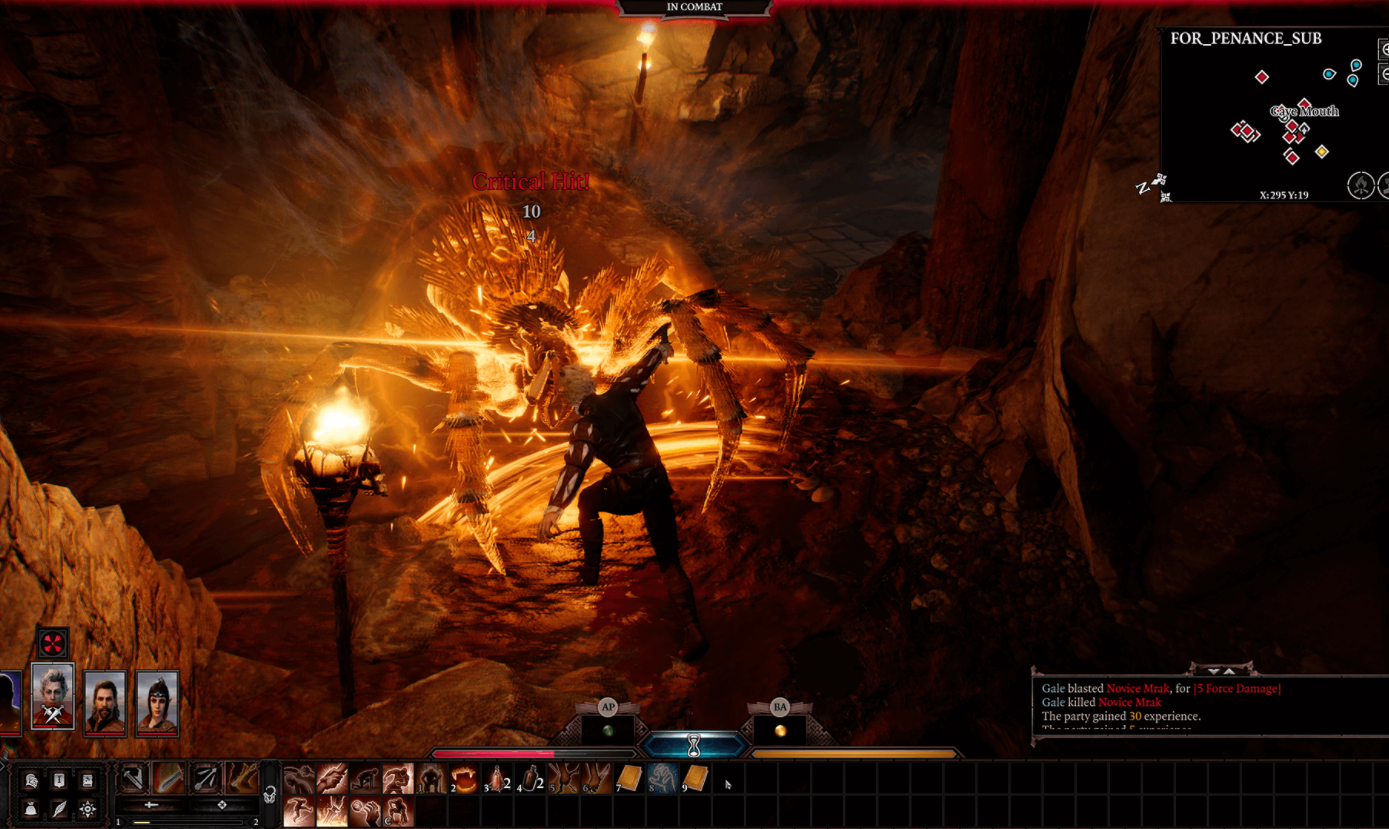Zoom in on the minimap
The width and height of the screenshot is (1389, 829).
click(x=1385, y=50)
